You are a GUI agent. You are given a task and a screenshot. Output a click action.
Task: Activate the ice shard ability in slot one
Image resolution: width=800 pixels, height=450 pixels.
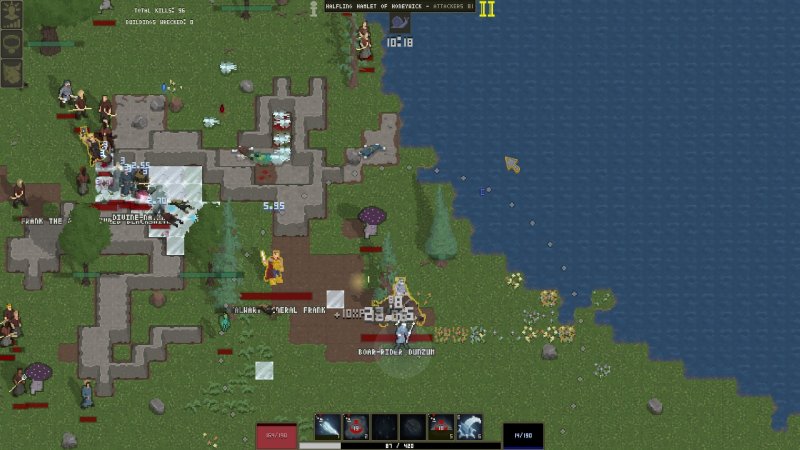click(x=328, y=427)
